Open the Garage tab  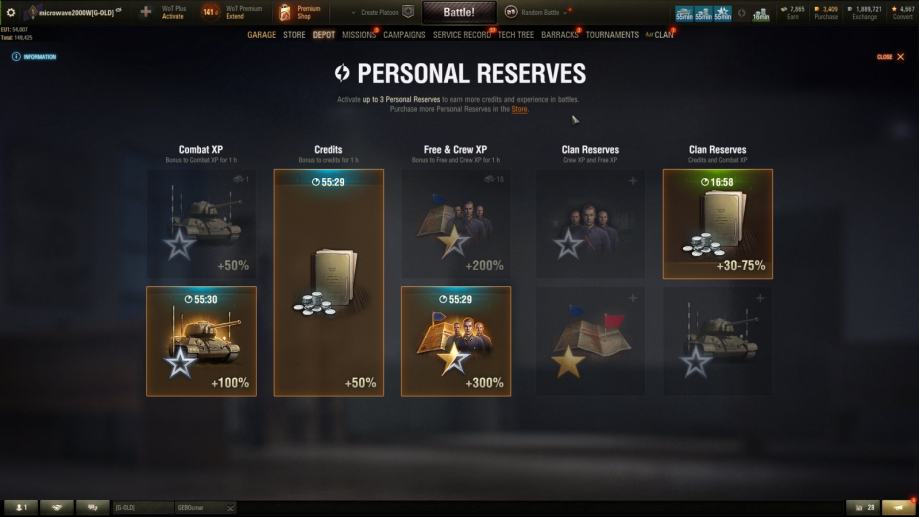pyautogui.click(x=261, y=35)
